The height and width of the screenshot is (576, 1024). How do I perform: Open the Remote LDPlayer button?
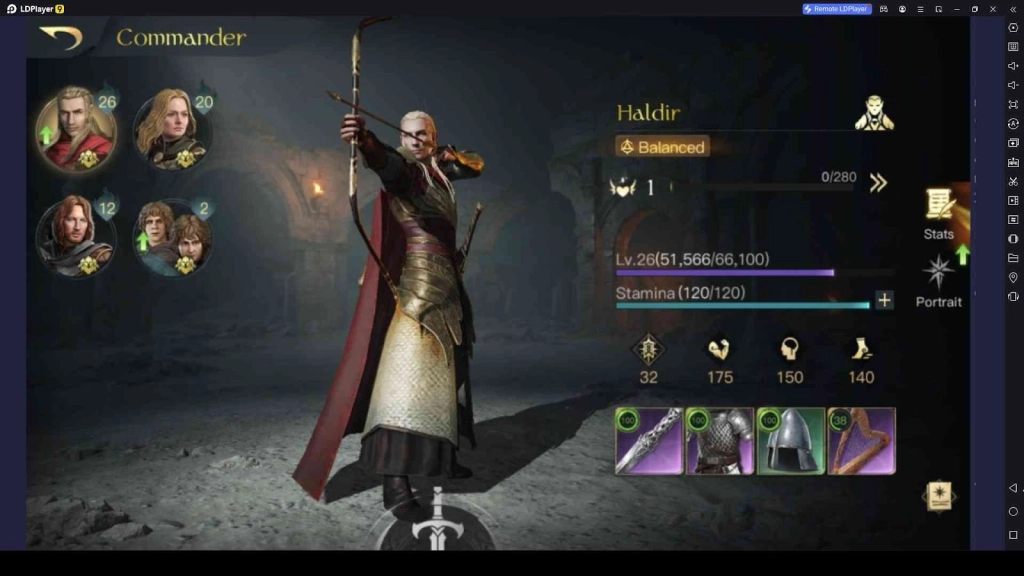pos(837,9)
